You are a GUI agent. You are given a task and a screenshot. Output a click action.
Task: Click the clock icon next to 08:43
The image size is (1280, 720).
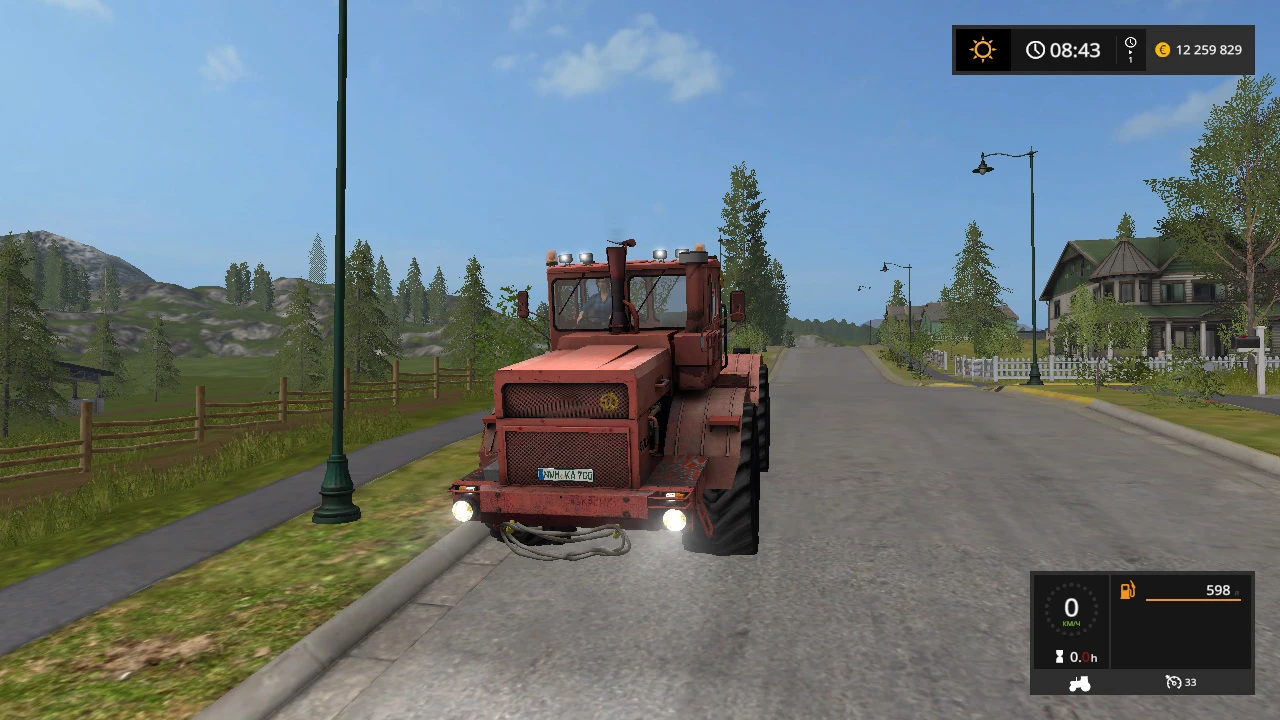pos(1036,49)
